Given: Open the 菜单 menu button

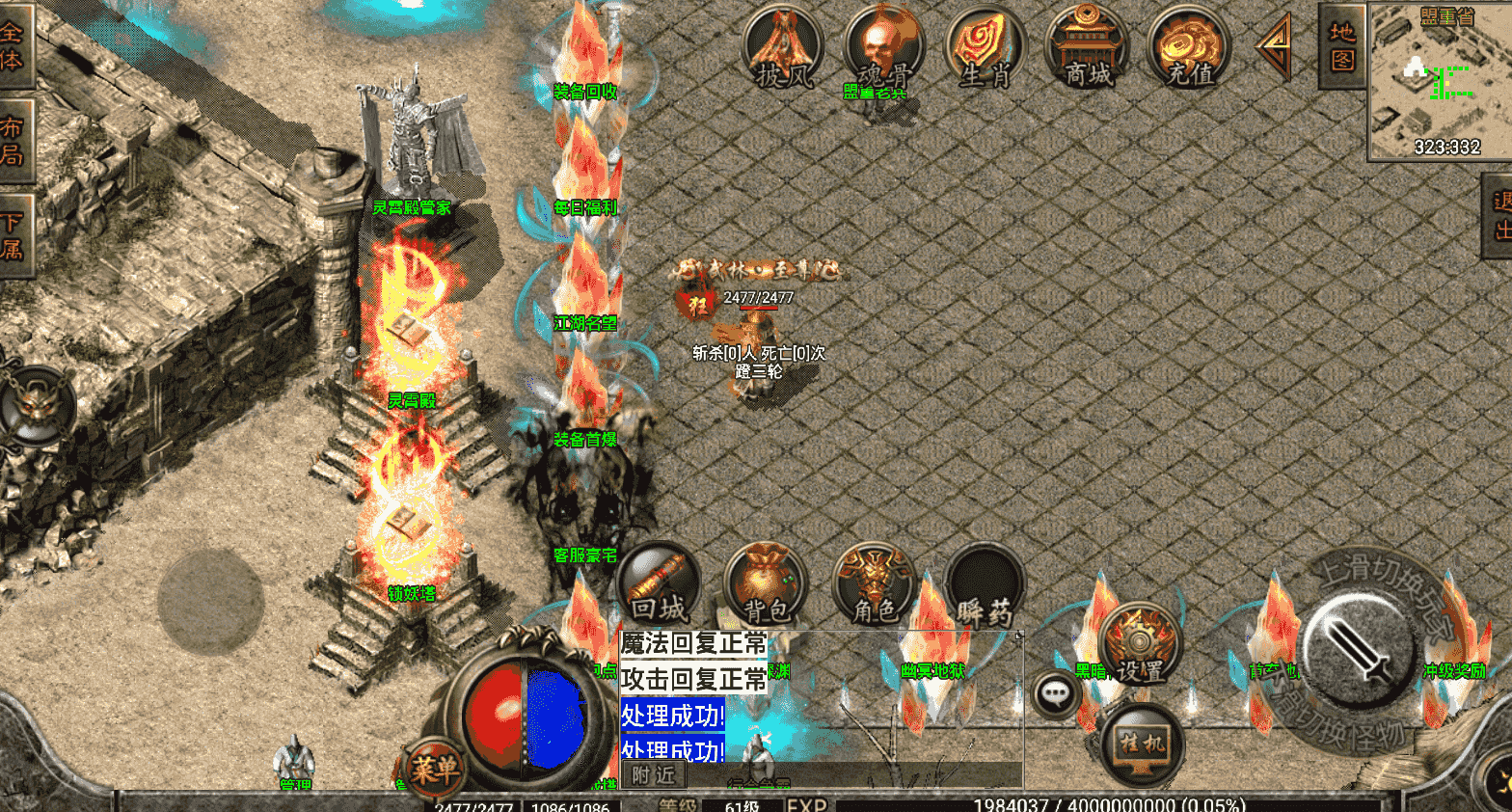Looking at the screenshot, I should click(434, 769).
